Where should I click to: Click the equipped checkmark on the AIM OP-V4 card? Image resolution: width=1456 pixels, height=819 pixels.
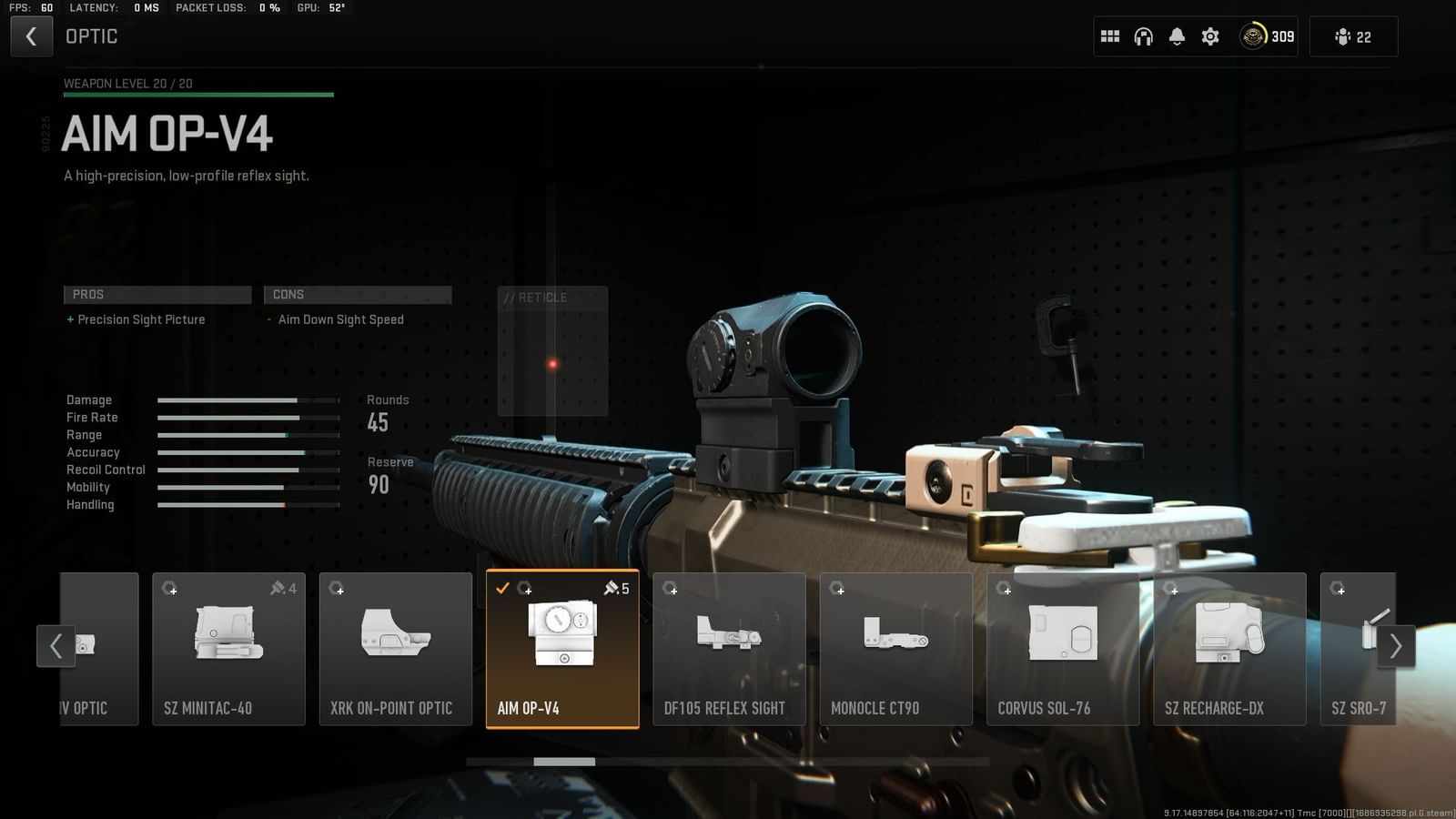[504, 589]
